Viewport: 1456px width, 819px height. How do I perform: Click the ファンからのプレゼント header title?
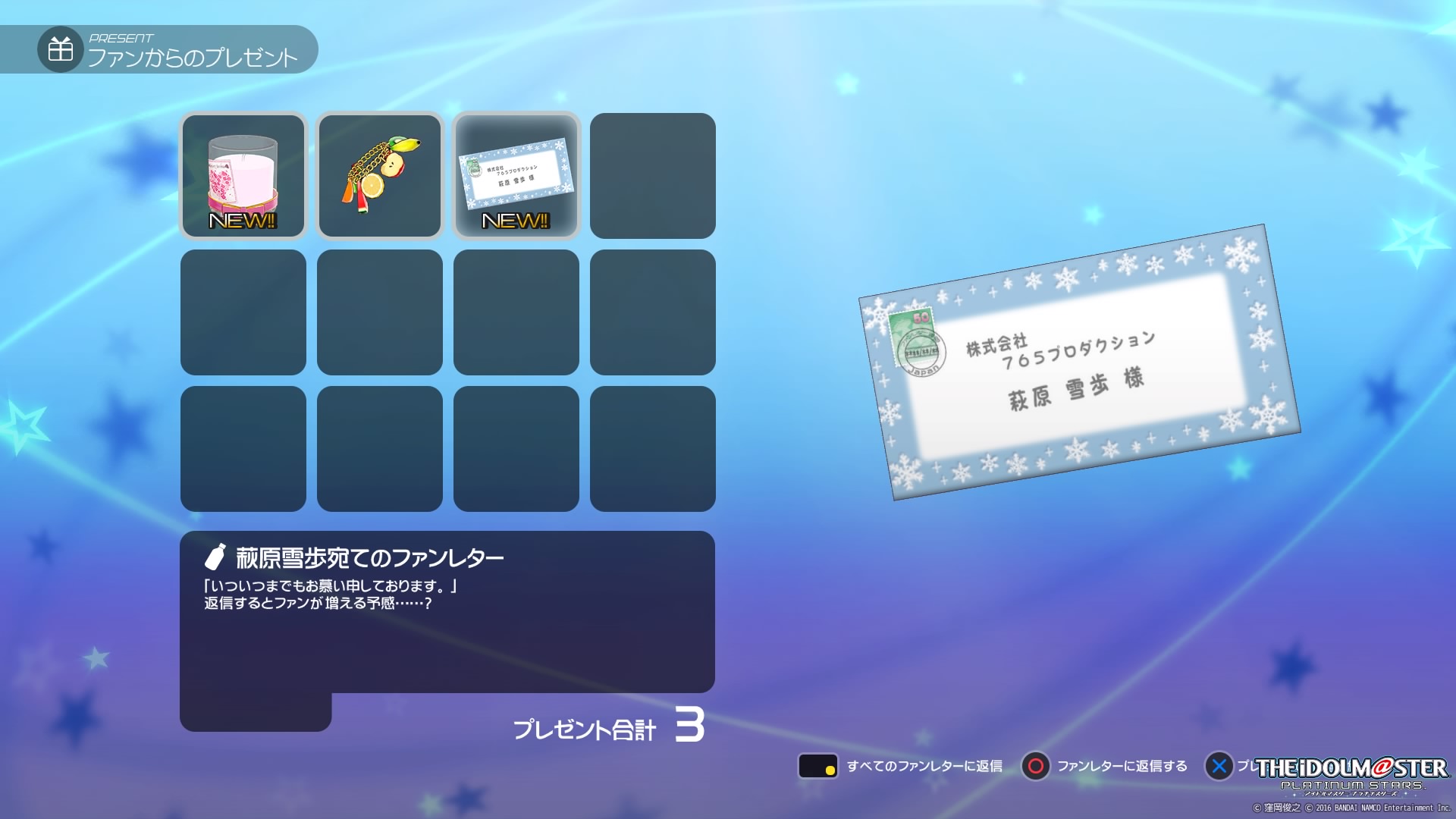point(193,55)
